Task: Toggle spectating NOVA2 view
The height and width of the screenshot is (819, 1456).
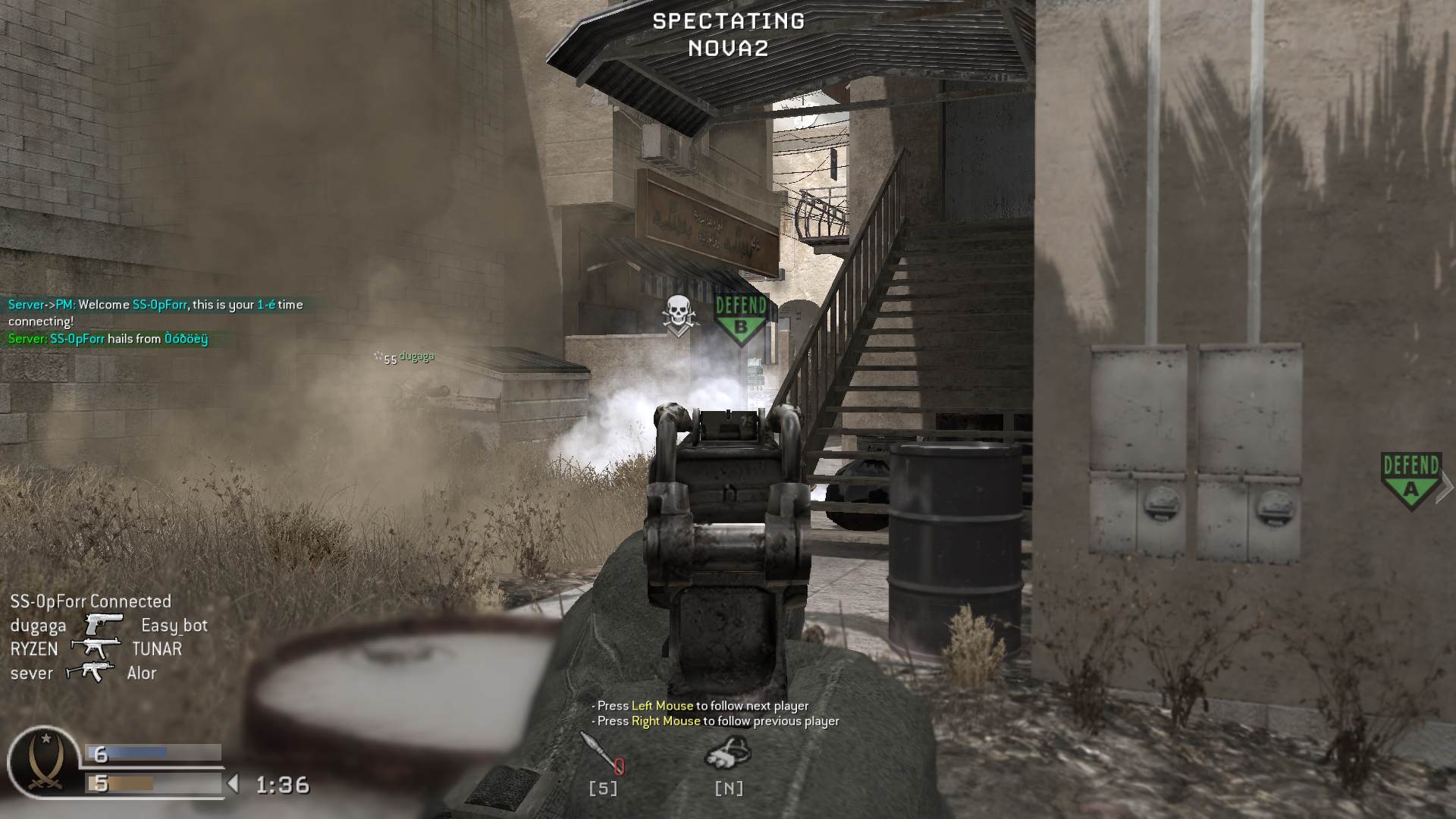Action: [726, 34]
